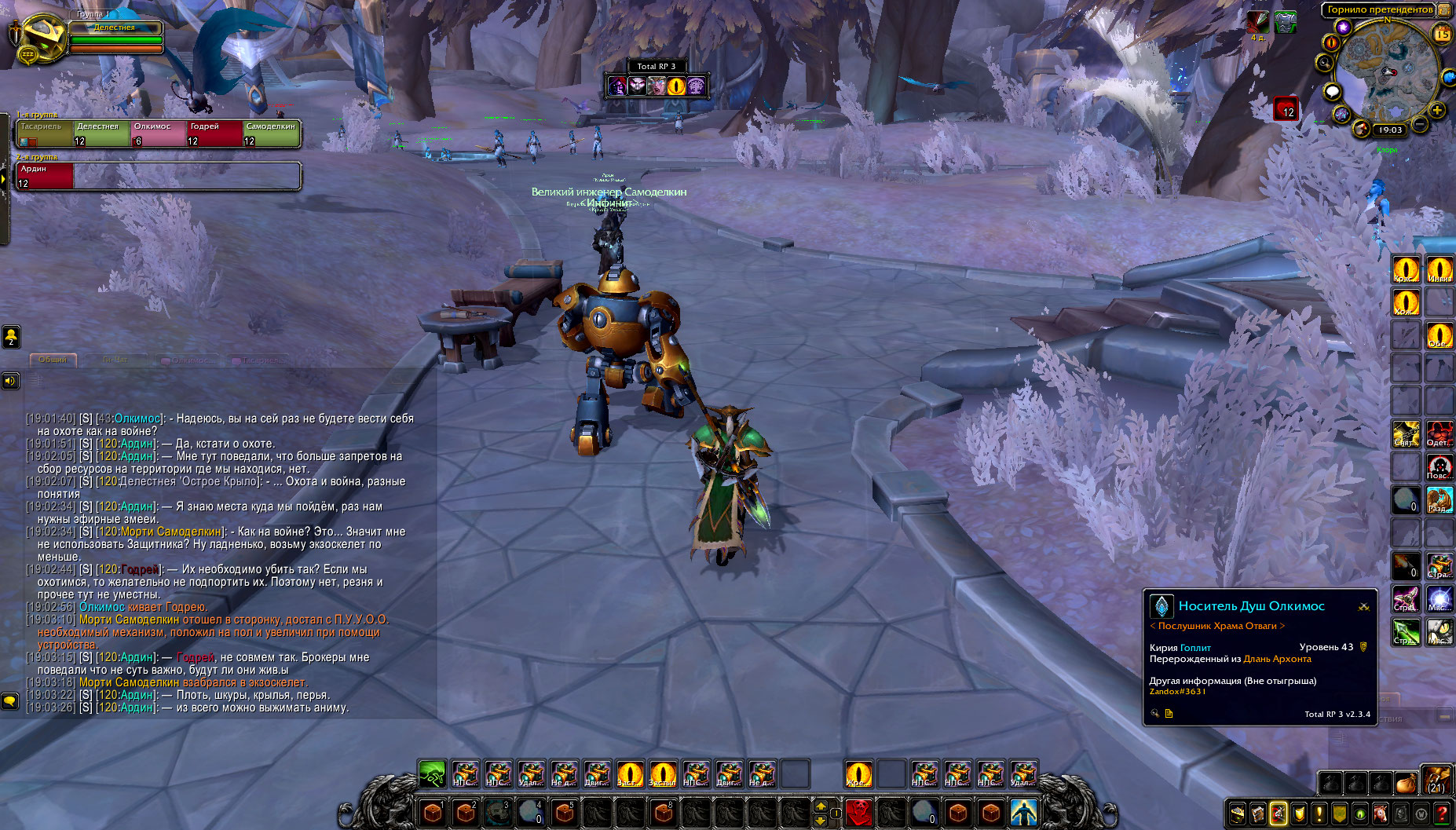Open the horse head mounts collection button
Viewport: 1456px width, 830px height.
pos(1380,814)
